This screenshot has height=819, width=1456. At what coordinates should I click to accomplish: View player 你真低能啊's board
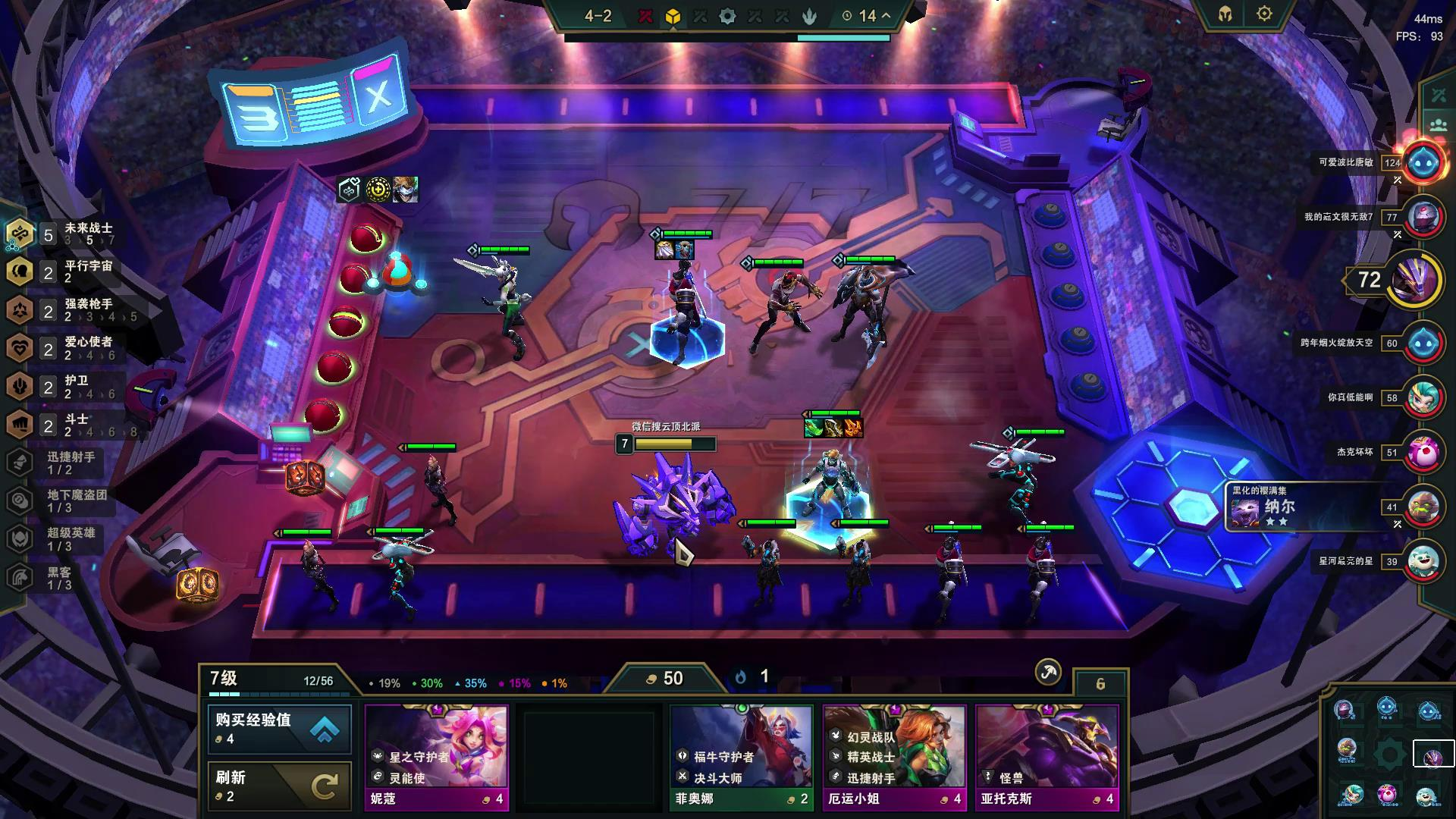coord(1423,397)
